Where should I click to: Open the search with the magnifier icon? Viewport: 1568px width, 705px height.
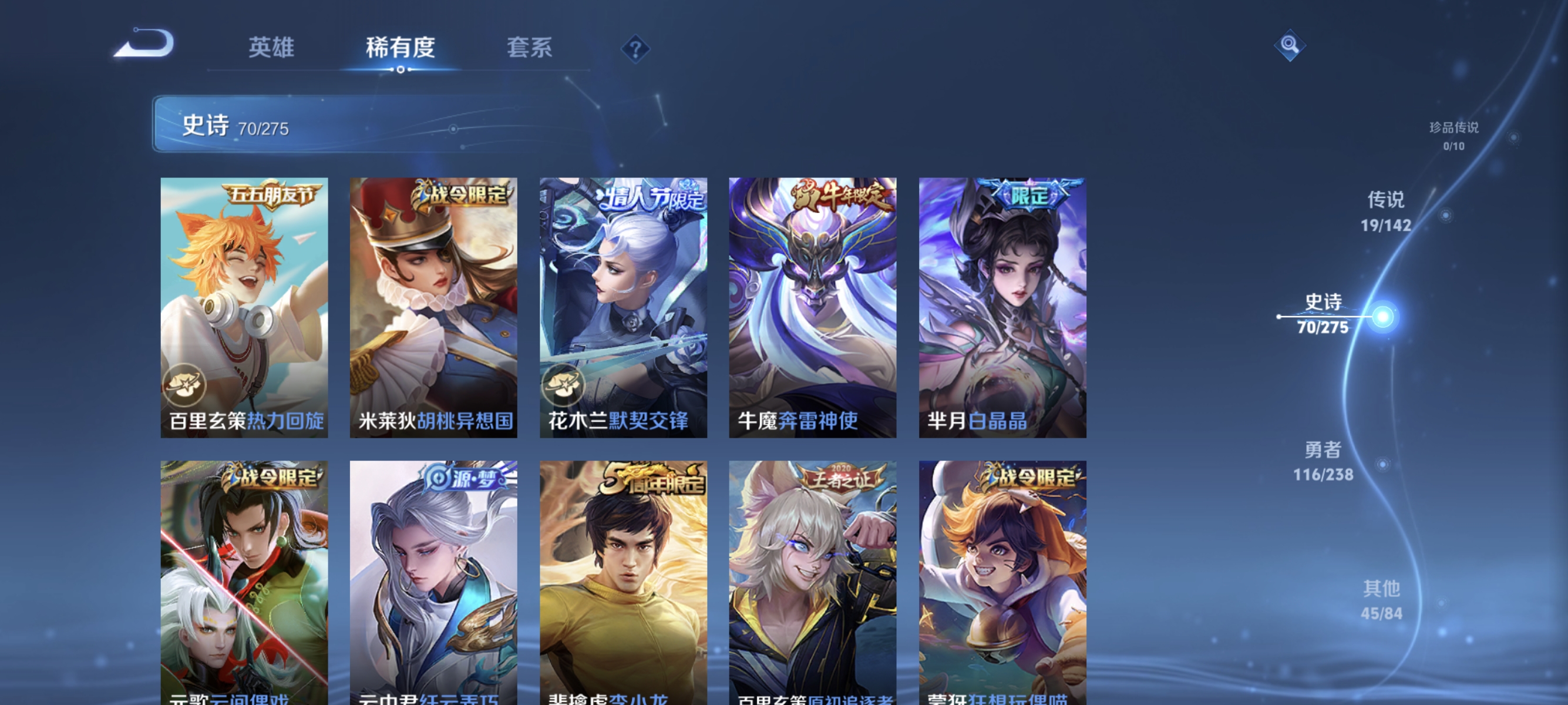[1289, 45]
